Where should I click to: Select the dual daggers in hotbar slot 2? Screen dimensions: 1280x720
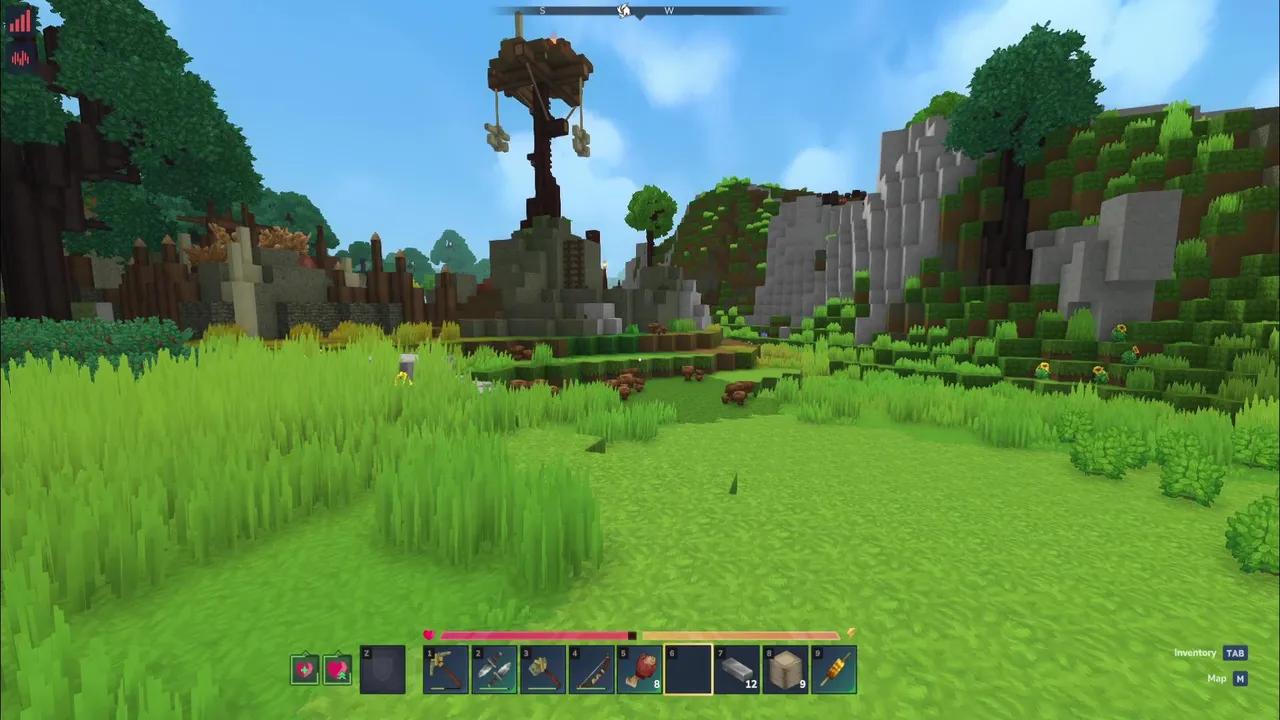494,668
